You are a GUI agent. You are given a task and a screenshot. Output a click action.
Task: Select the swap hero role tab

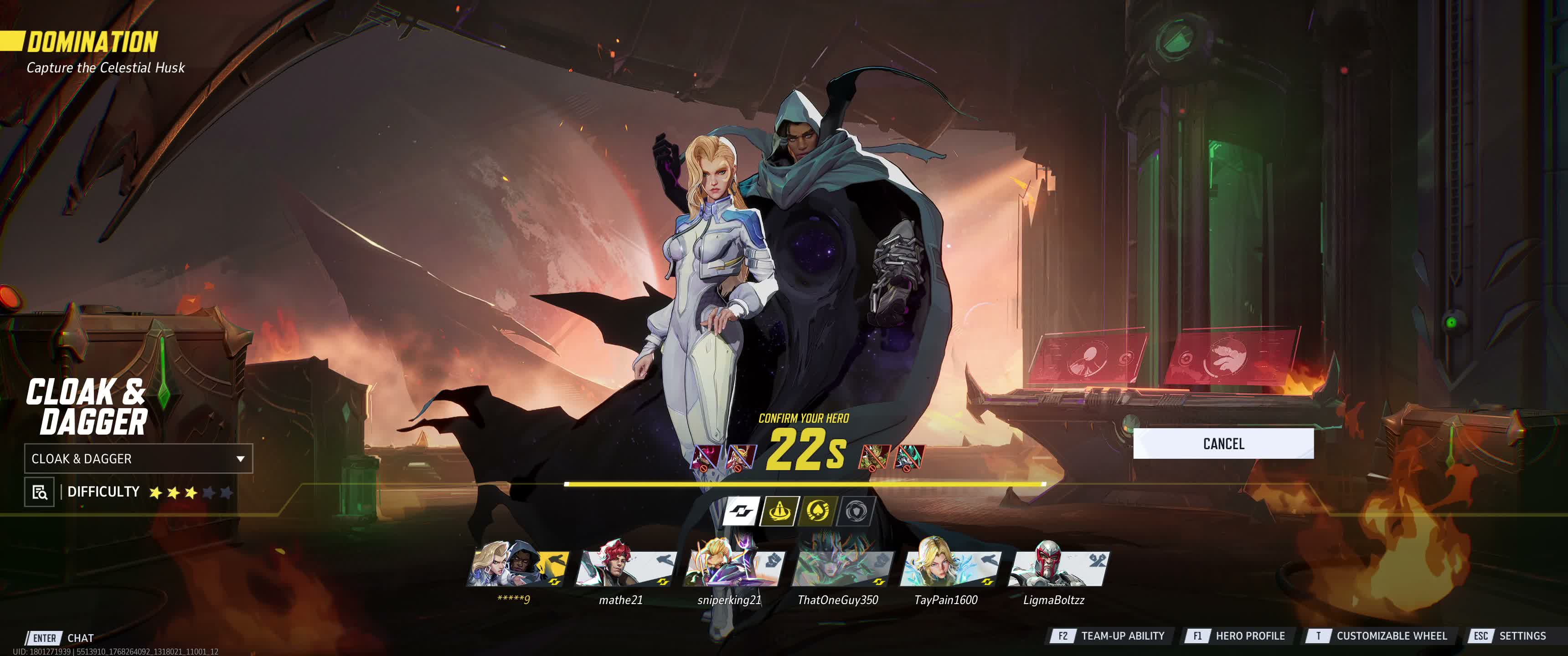[741, 511]
